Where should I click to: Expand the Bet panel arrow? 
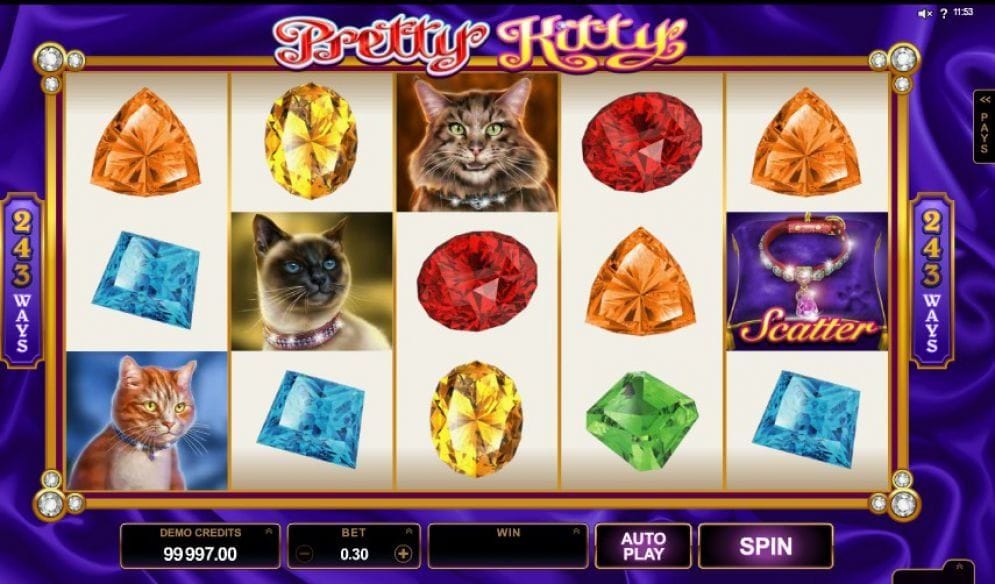tap(409, 532)
